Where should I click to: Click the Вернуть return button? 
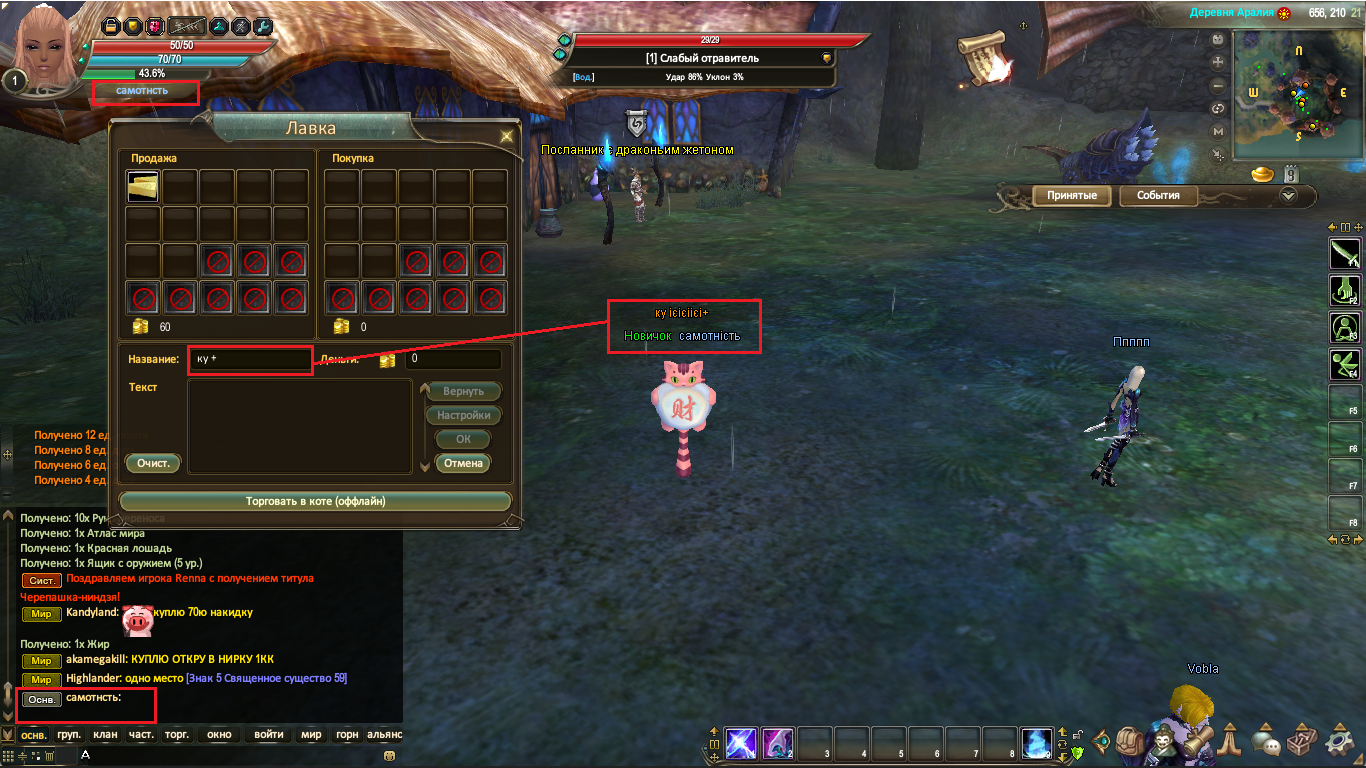pos(463,391)
